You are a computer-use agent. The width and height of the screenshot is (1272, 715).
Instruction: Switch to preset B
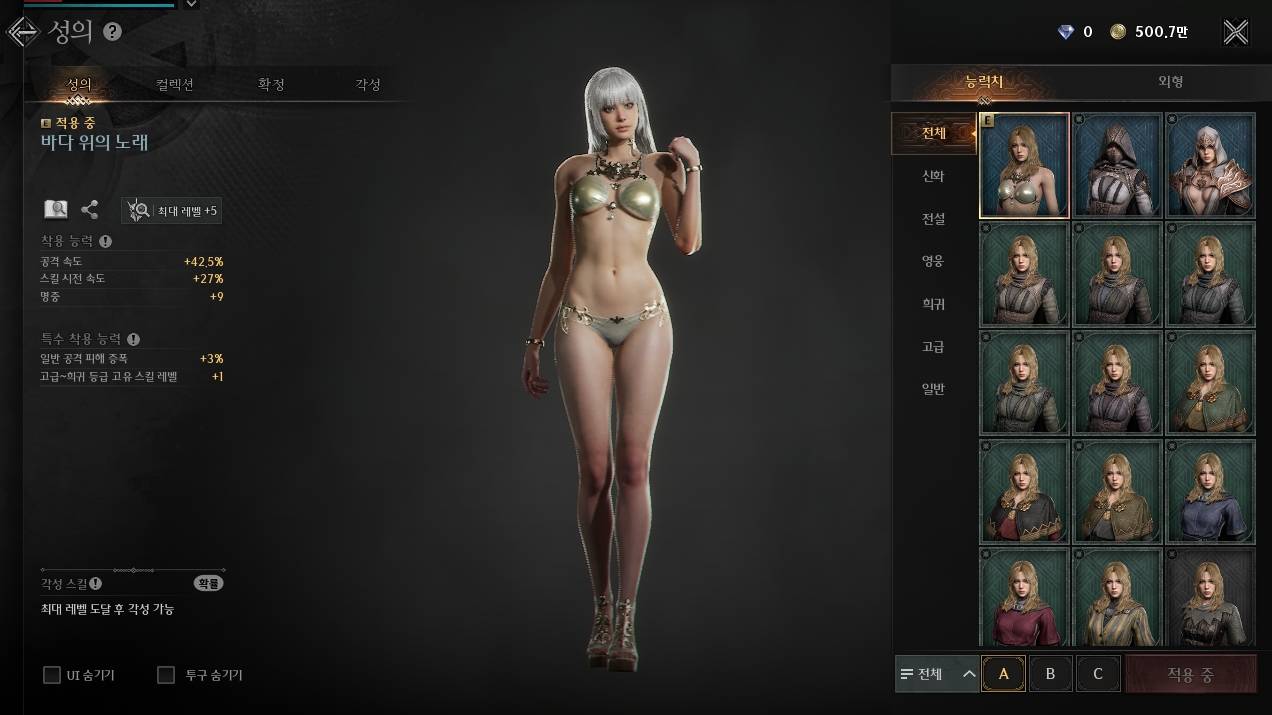1050,674
